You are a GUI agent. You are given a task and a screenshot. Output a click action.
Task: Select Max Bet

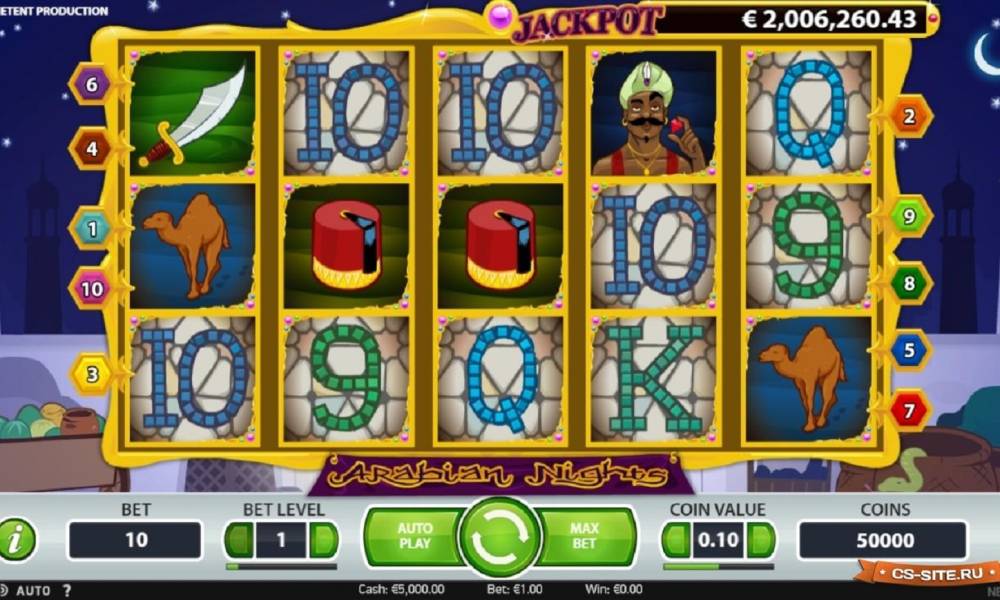point(585,536)
